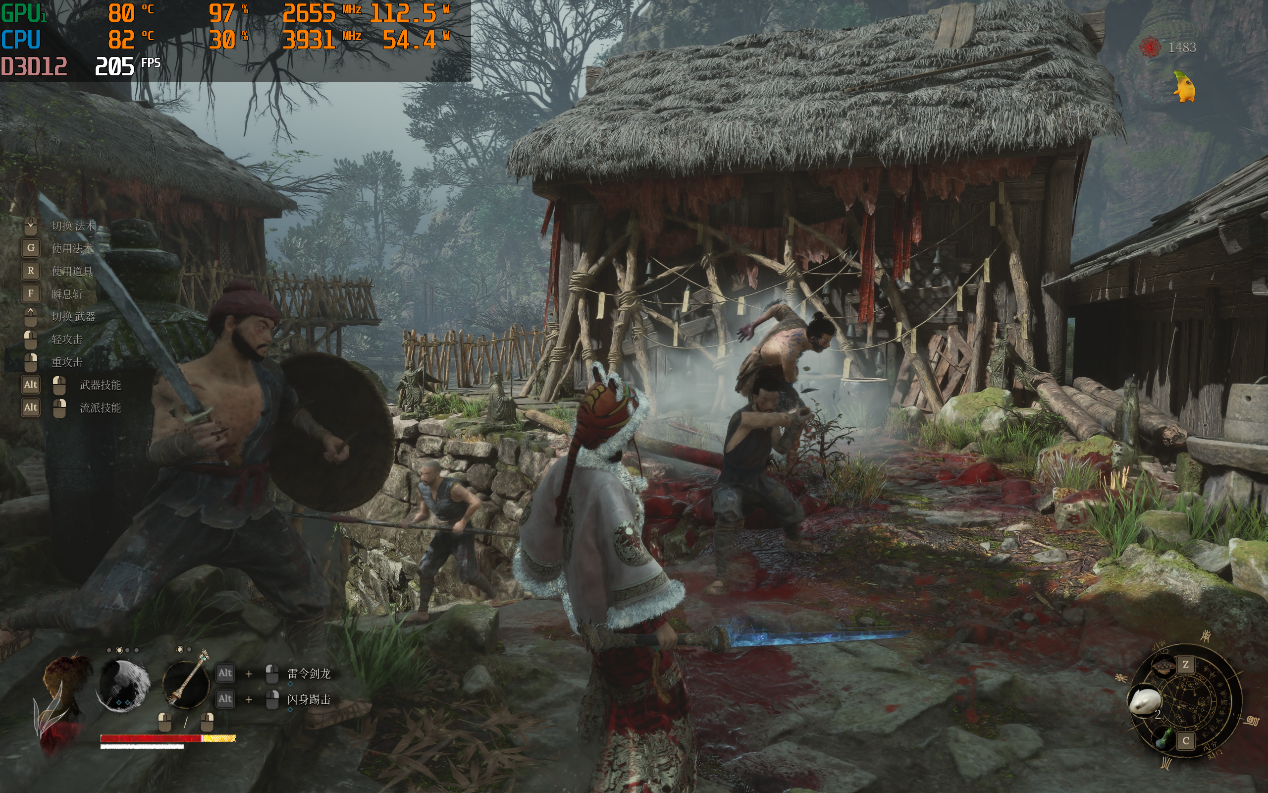Click the staff weapon icon
Image resolution: width=1268 pixels, height=793 pixels.
(x=186, y=684)
